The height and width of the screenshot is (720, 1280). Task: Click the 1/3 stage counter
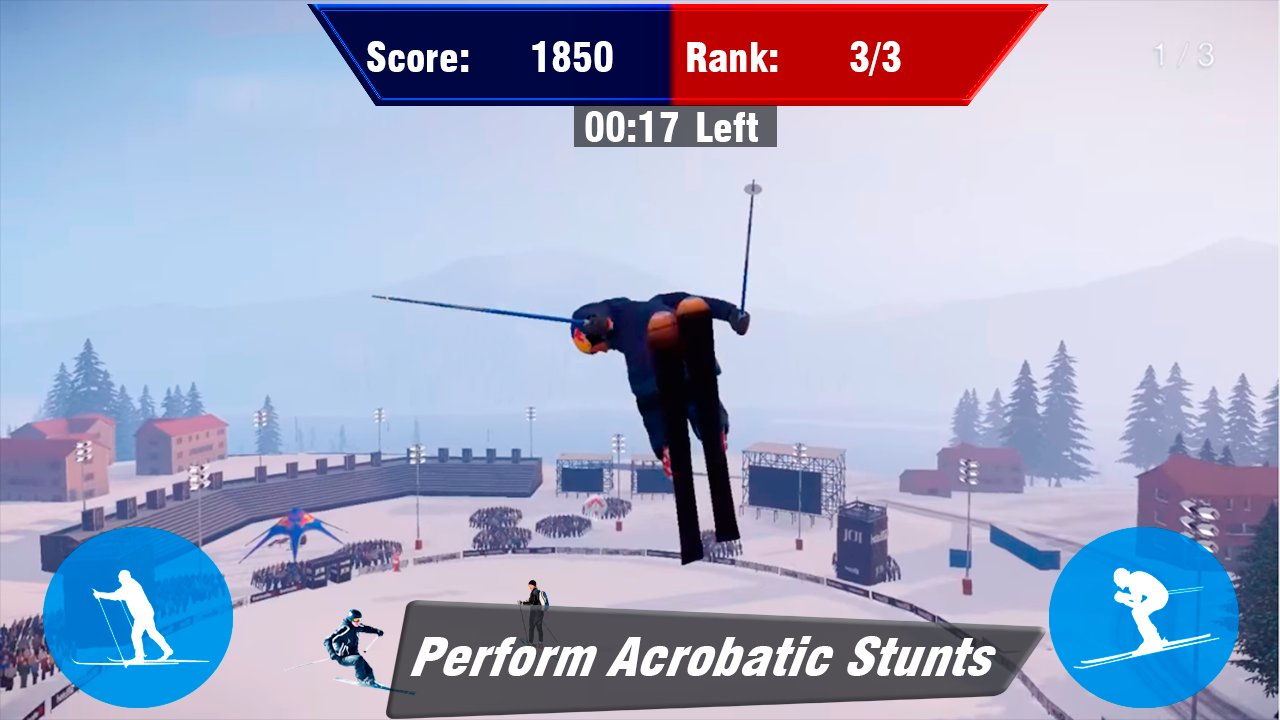1184,57
